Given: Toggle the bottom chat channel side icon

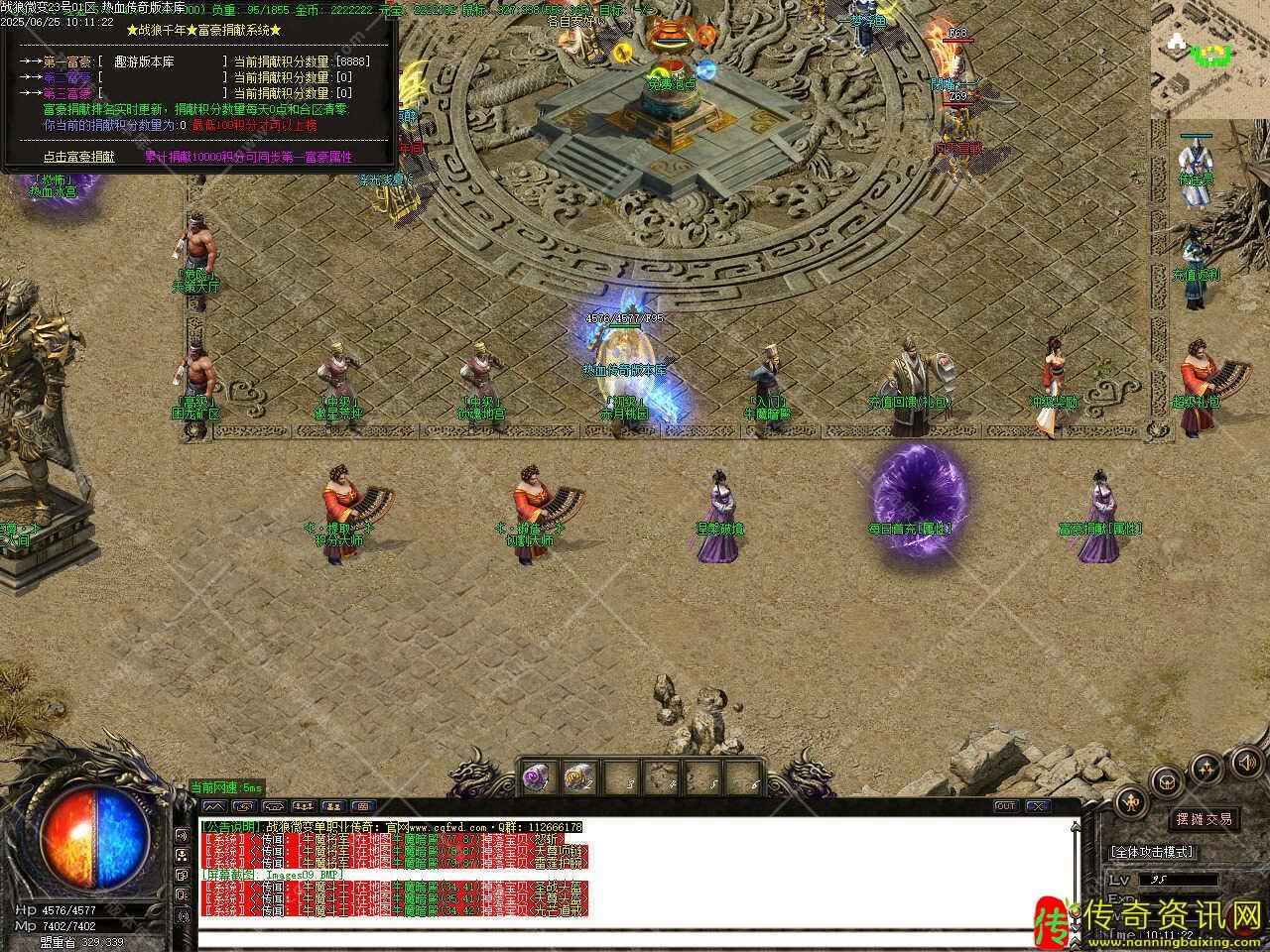Looking at the screenshot, I should 182,915.
